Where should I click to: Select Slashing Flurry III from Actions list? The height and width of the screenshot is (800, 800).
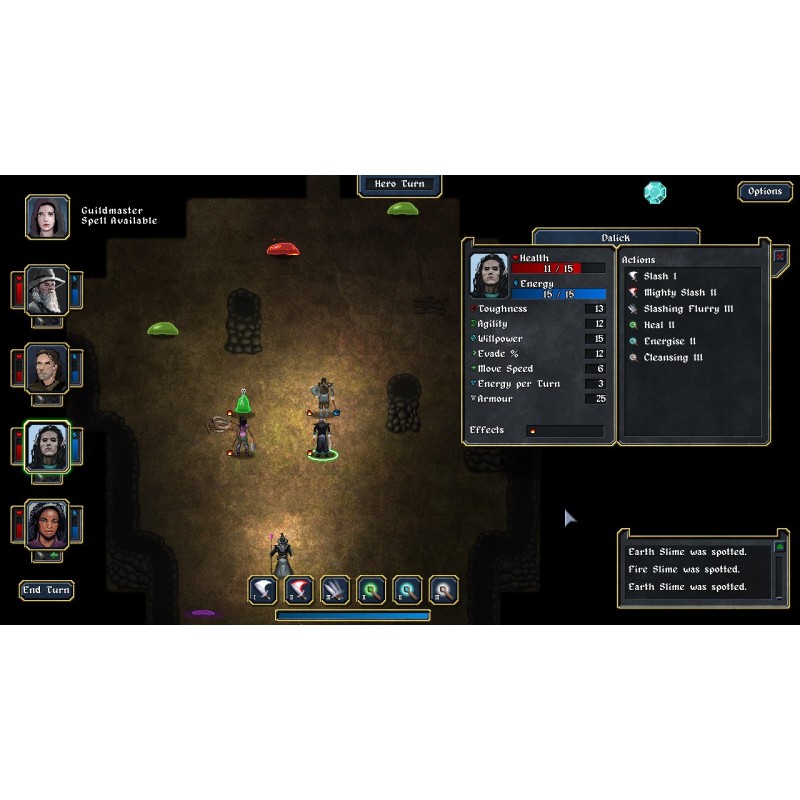tap(688, 309)
